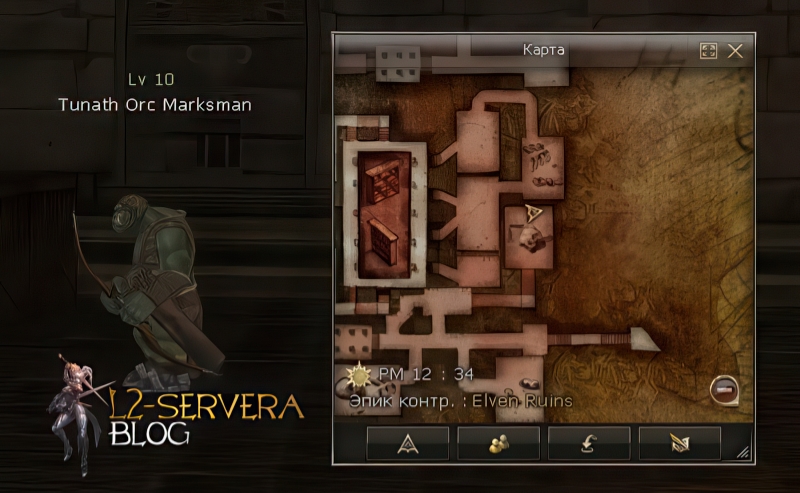Click the player arrow marker on the map

pyautogui.click(x=534, y=215)
